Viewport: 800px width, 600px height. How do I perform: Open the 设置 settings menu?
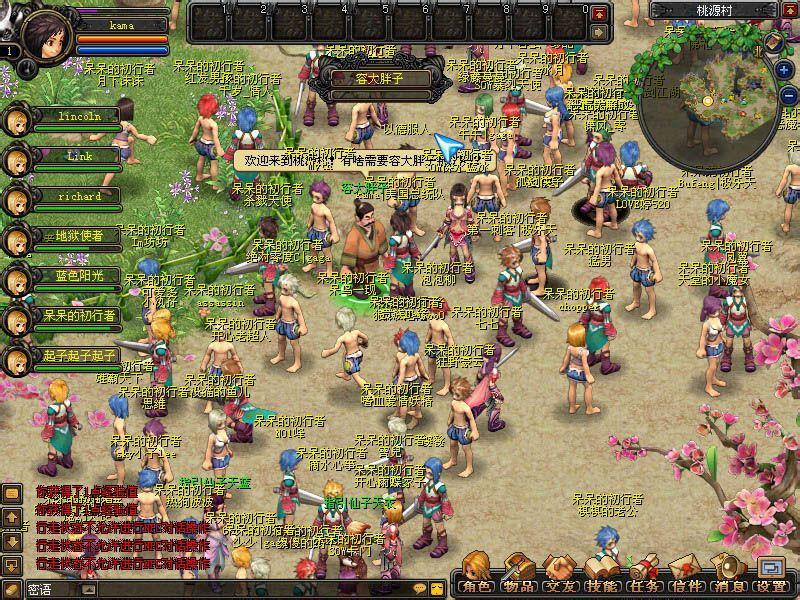pyautogui.click(x=771, y=578)
